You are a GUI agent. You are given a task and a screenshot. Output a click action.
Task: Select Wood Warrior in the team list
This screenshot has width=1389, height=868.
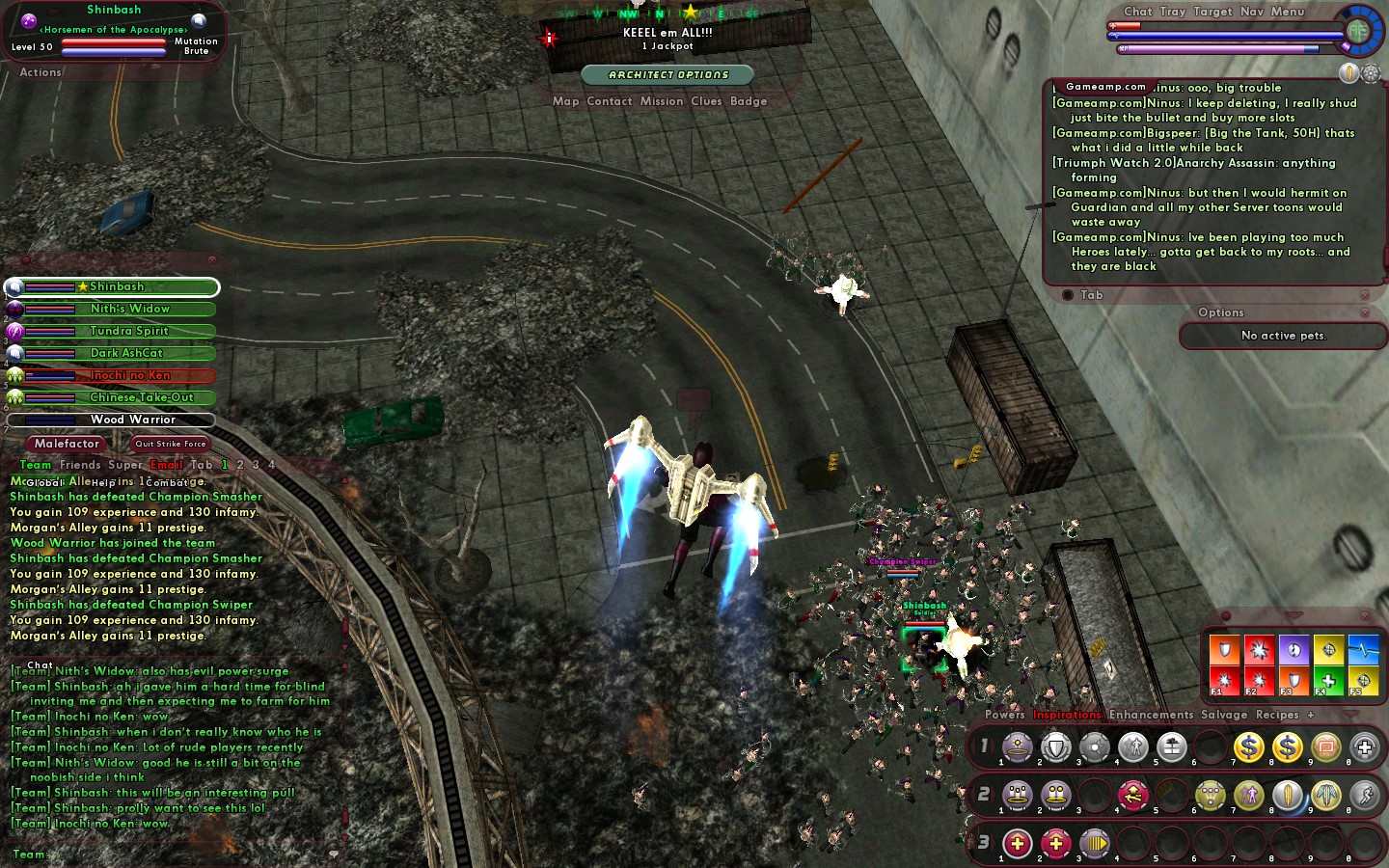(x=132, y=420)
